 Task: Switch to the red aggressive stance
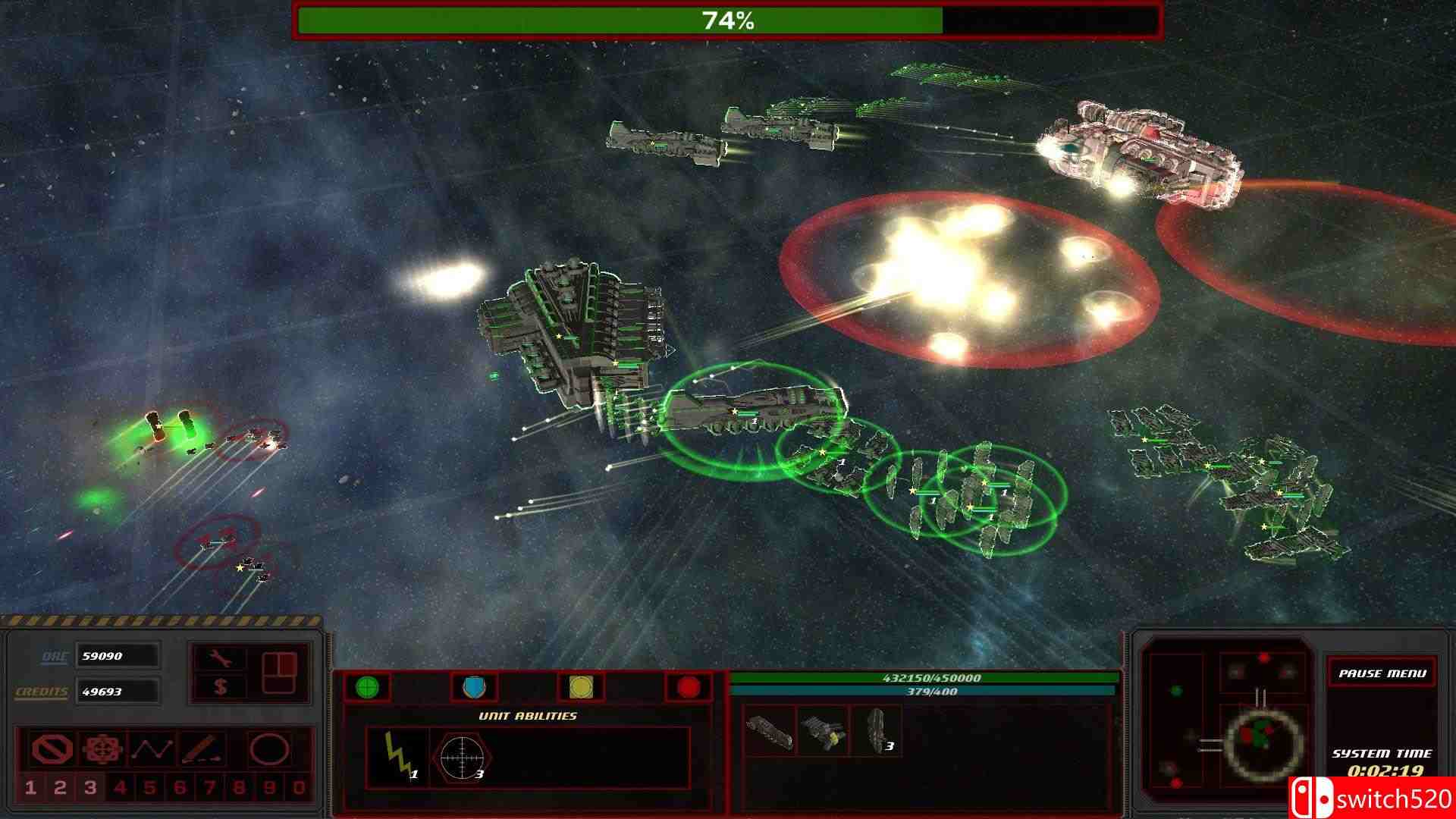(689, 687)
